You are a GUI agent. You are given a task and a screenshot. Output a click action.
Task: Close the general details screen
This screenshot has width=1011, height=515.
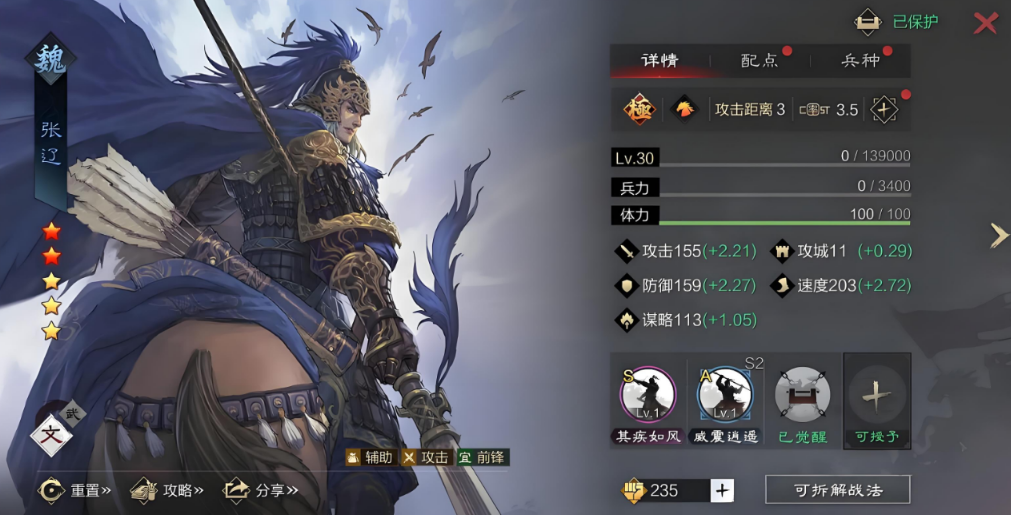coord(985,23)
